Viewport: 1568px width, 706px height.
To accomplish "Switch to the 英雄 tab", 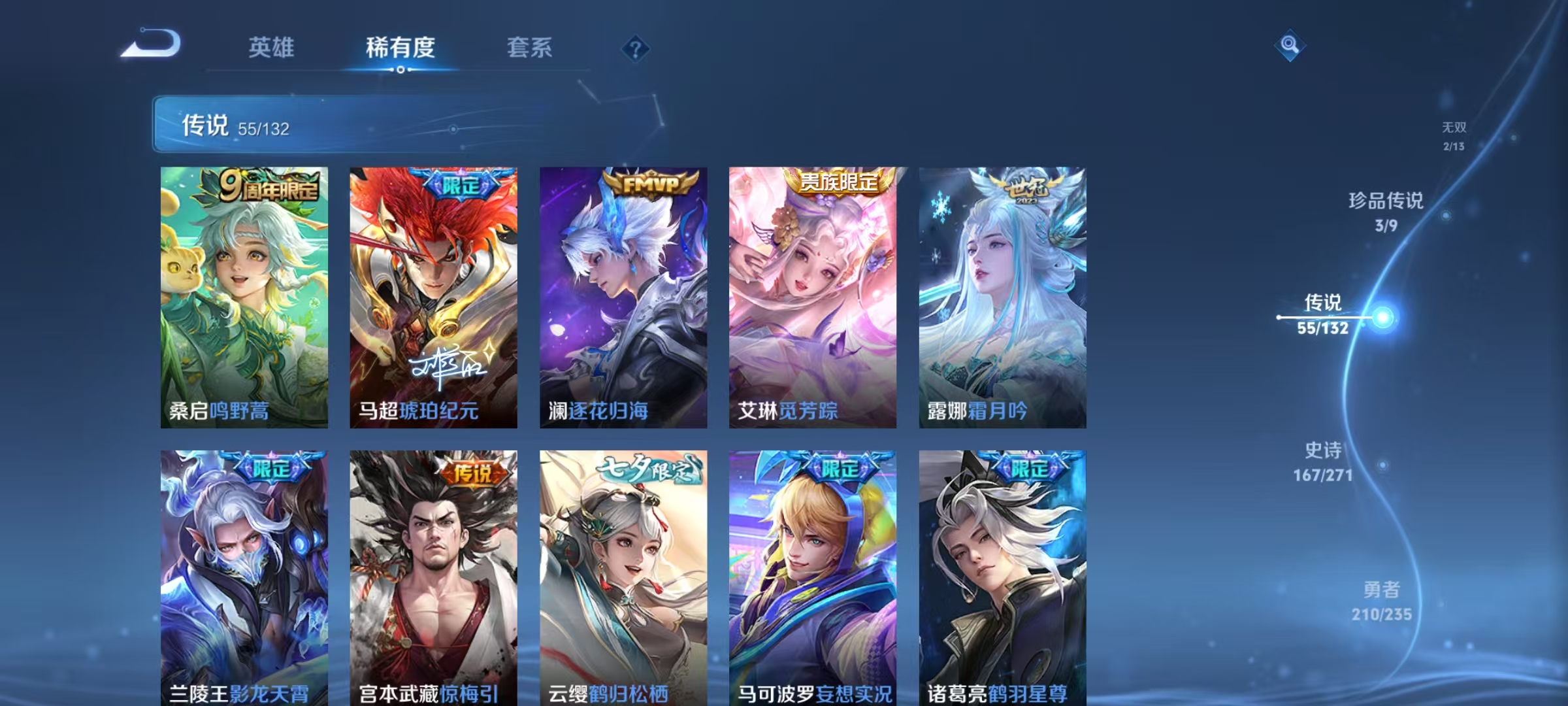I will [272, 47].
